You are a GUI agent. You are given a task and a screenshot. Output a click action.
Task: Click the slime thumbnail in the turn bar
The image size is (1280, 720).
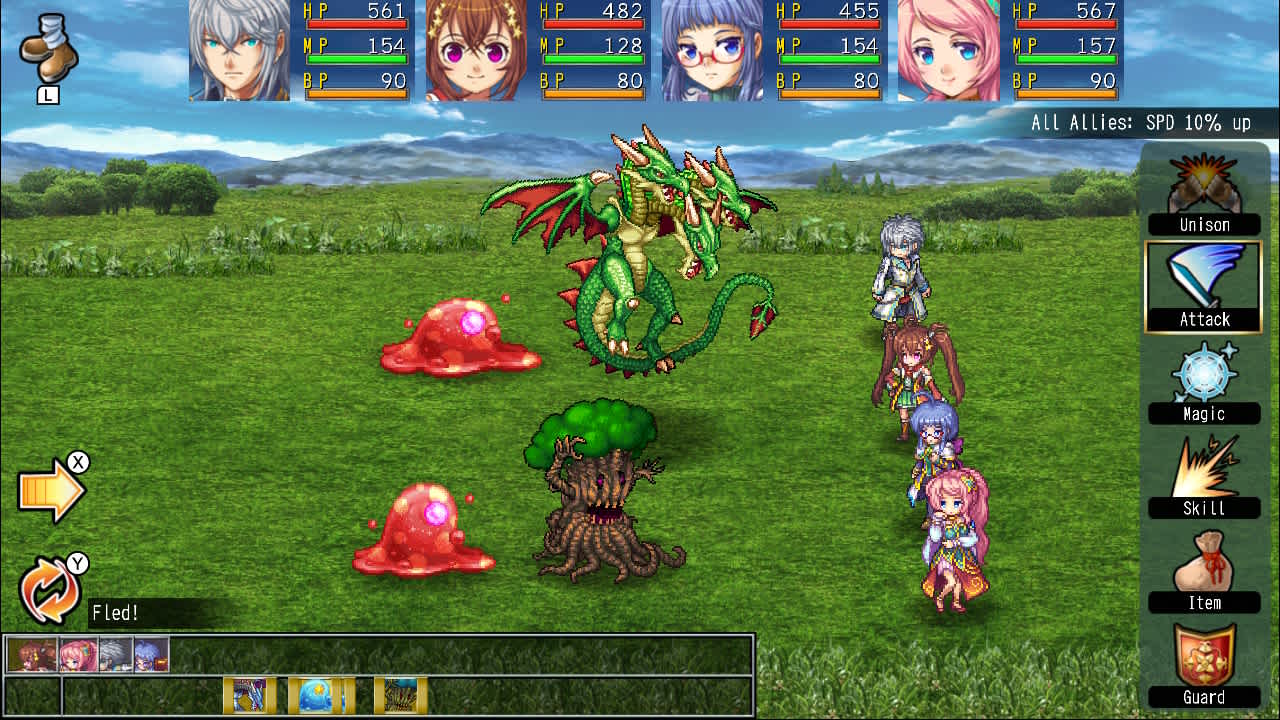pos(320,692)
